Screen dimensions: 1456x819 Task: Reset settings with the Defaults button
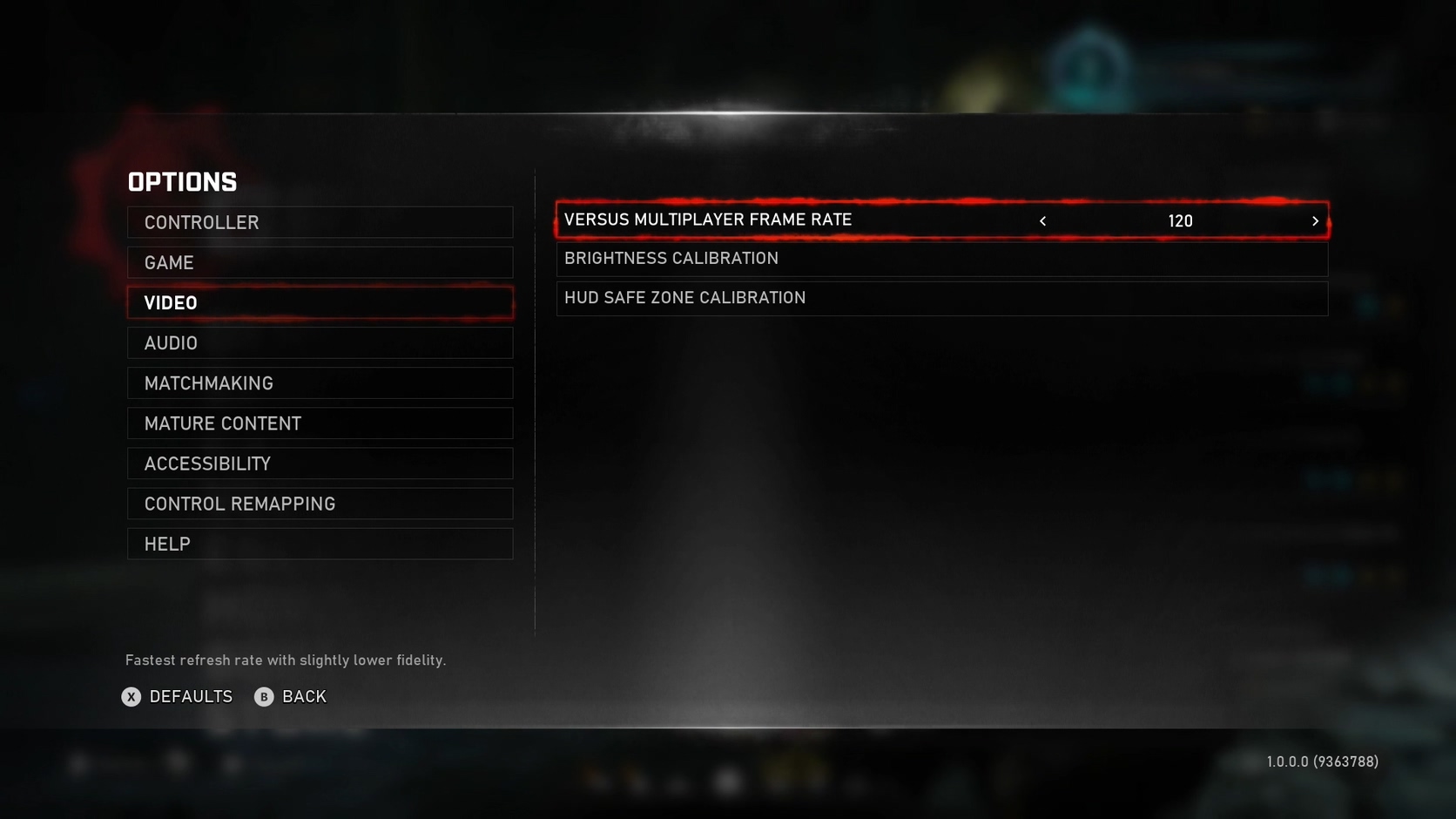(178, 697)
